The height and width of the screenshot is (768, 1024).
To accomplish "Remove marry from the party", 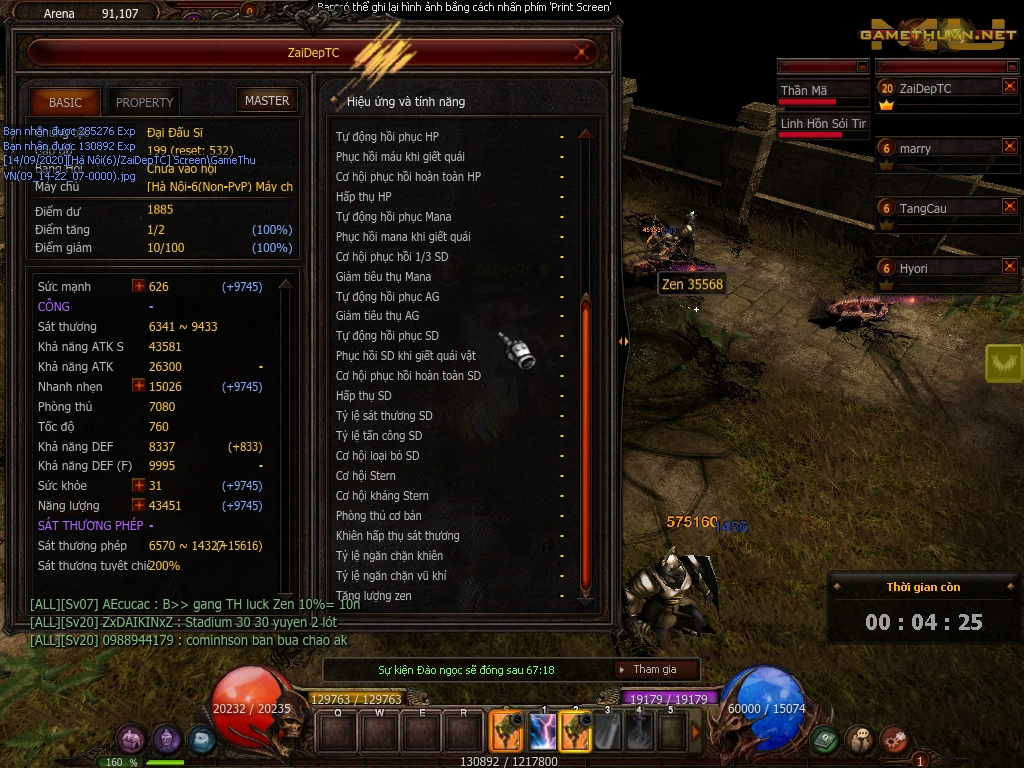I will click(1009, 147).
